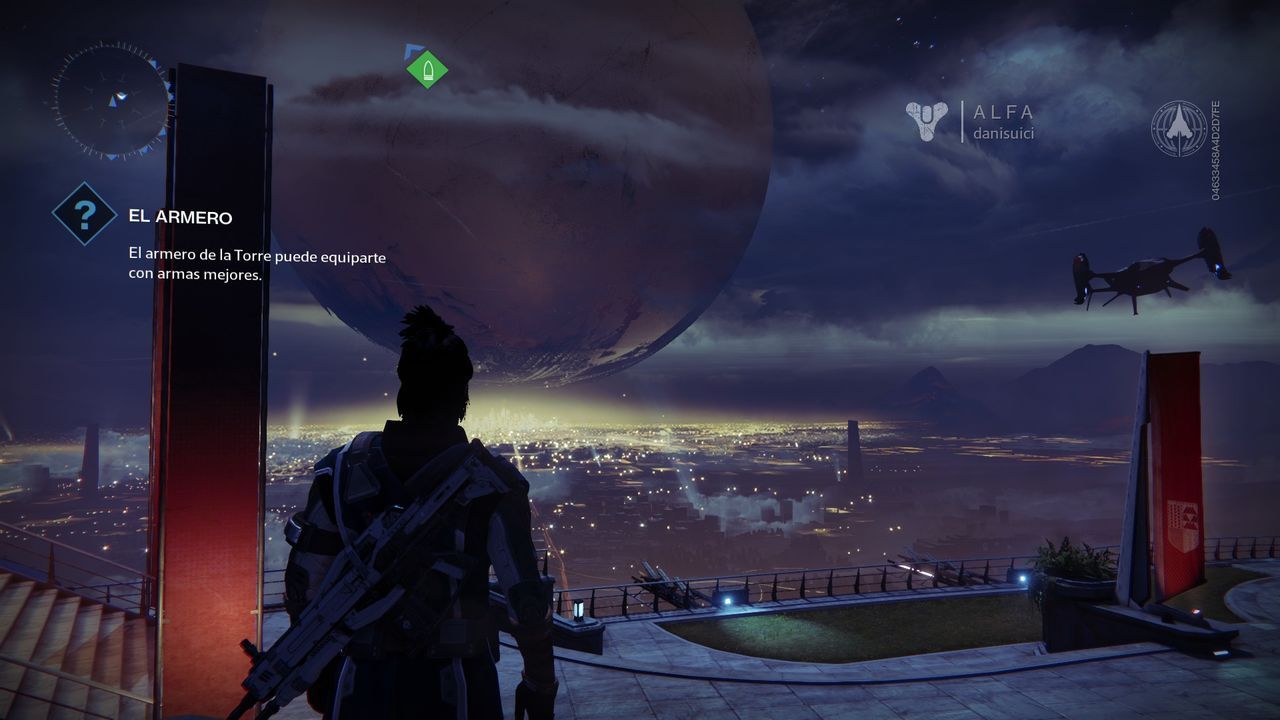The height and width of the screenshot is (720, 1280).
Task: Click the Destiny Alfa tricorn emblem
Action: click(x=926, y=121)
